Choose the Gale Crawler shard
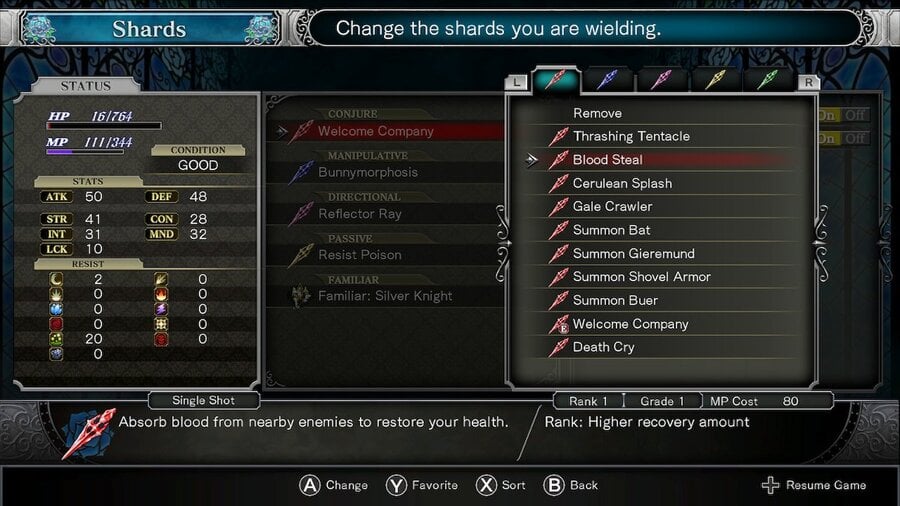This screenshot has height=506, width=900. 612,206
